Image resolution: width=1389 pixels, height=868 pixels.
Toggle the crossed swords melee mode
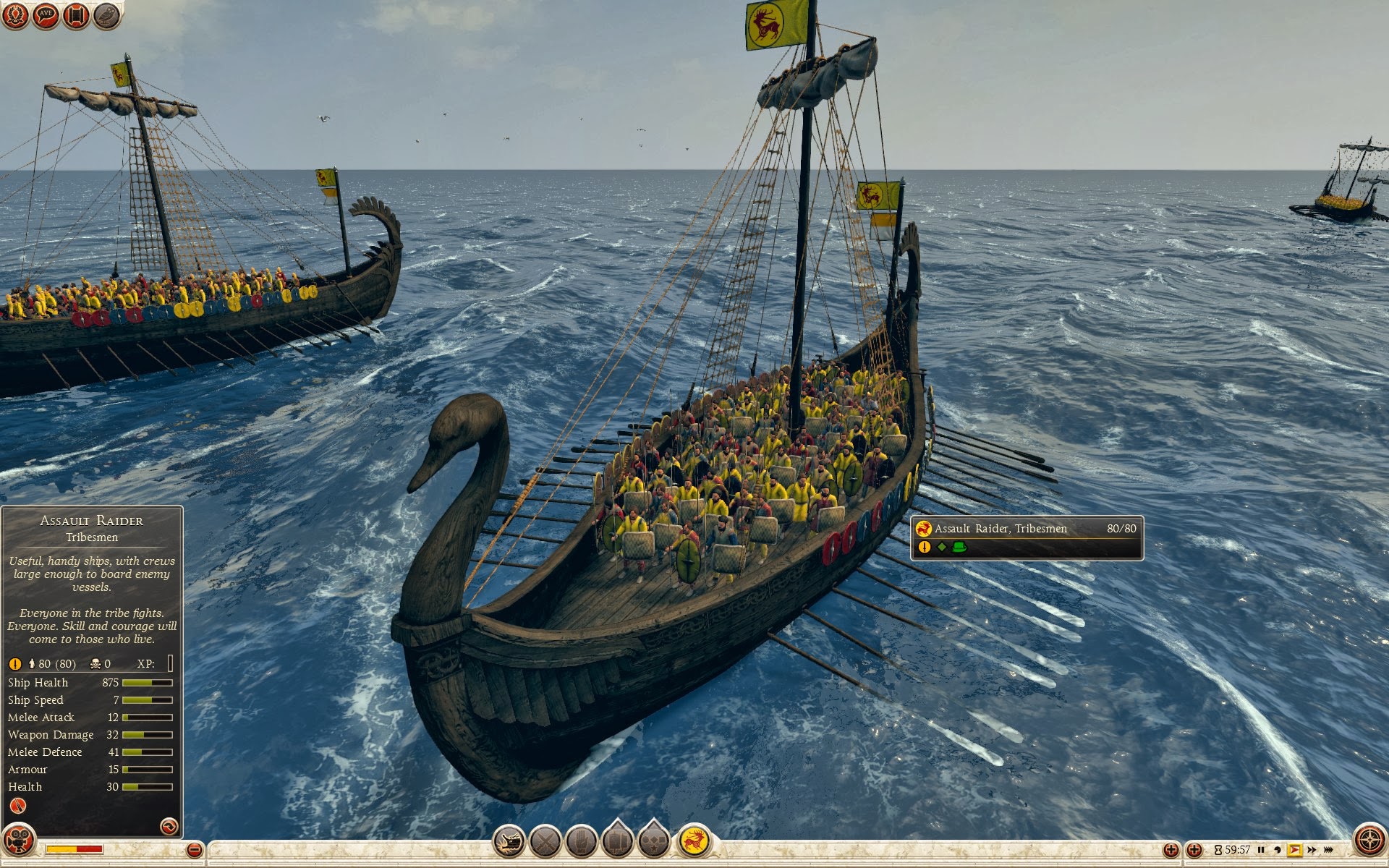tap(545, 841)
